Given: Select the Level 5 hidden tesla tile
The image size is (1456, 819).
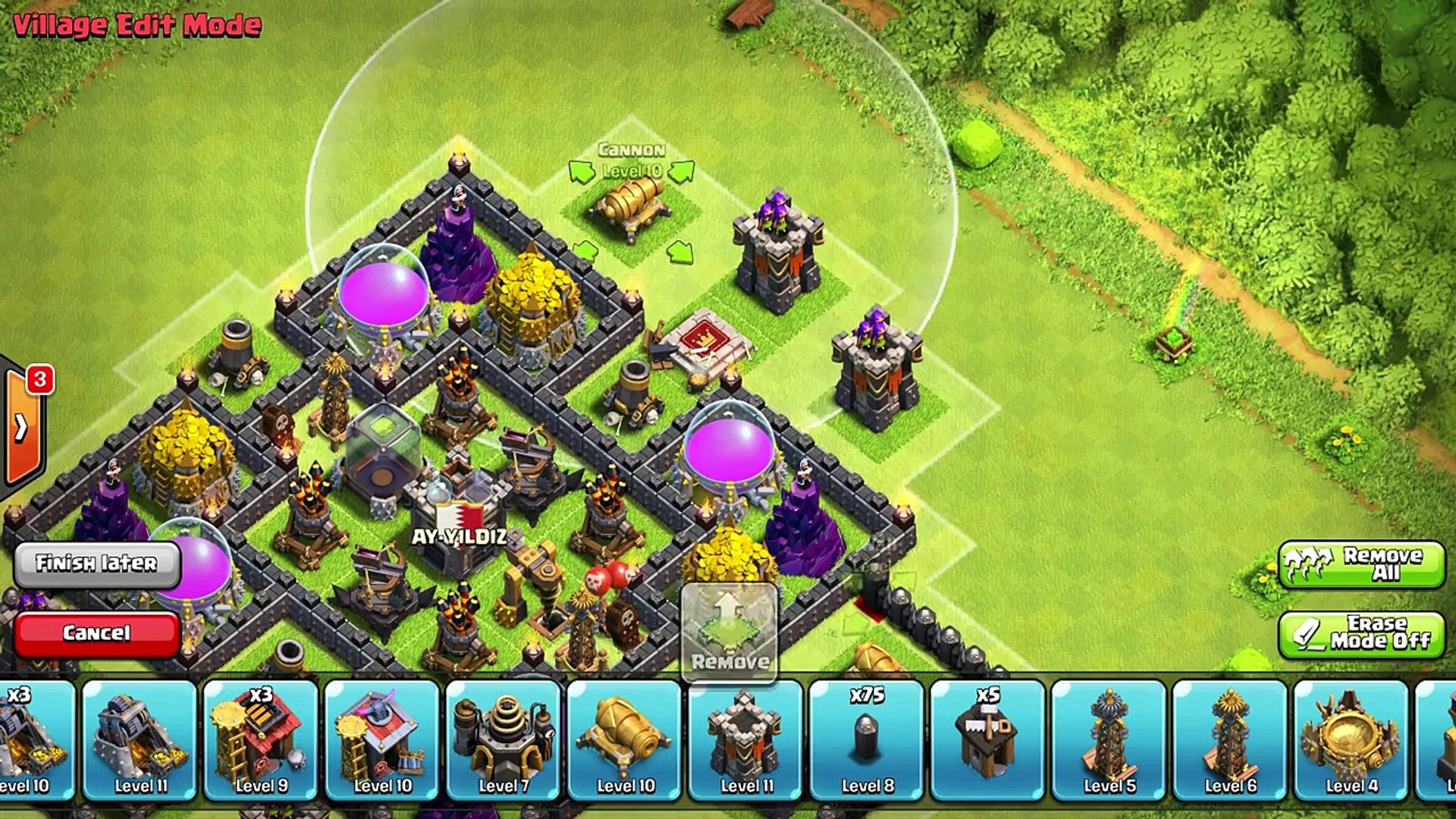Looking at the screenshot, I should coord(1109,739).
